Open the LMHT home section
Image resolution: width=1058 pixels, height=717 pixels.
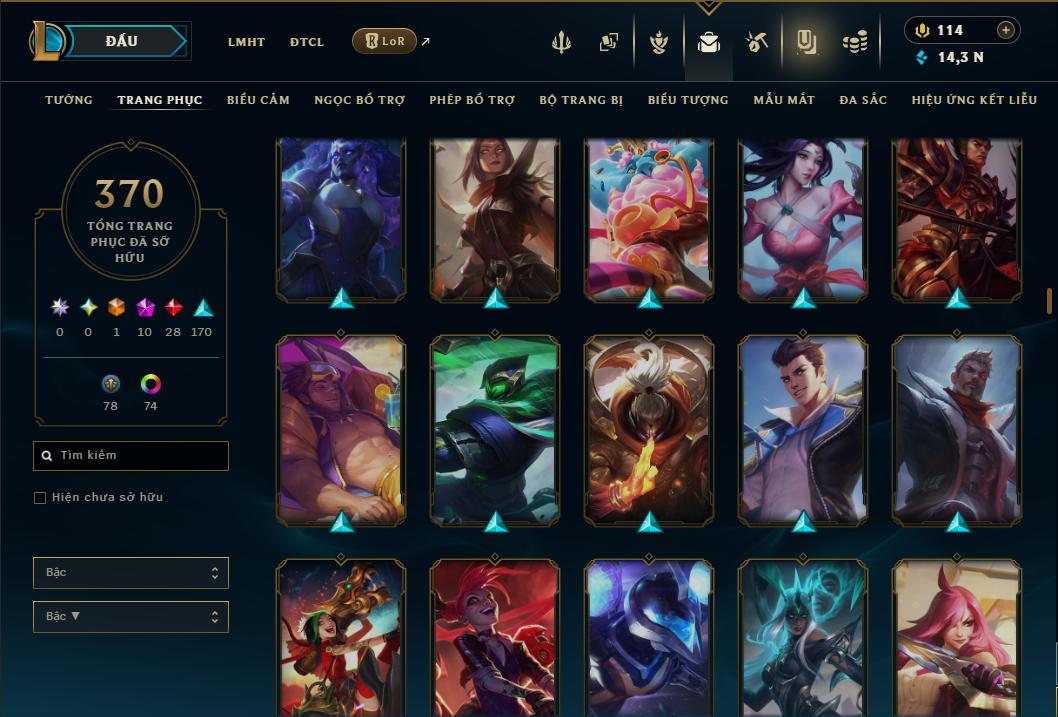pos(246,42)
